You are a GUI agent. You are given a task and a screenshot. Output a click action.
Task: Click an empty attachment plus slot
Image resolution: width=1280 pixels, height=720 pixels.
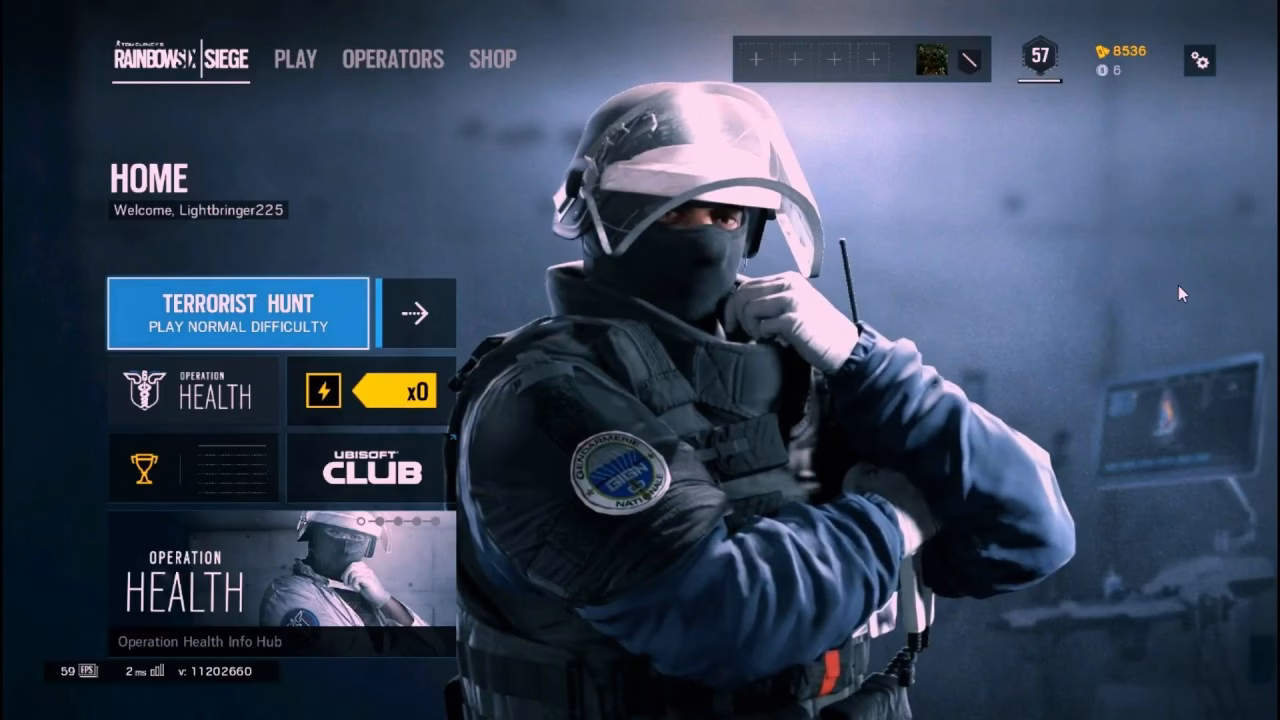756,59
